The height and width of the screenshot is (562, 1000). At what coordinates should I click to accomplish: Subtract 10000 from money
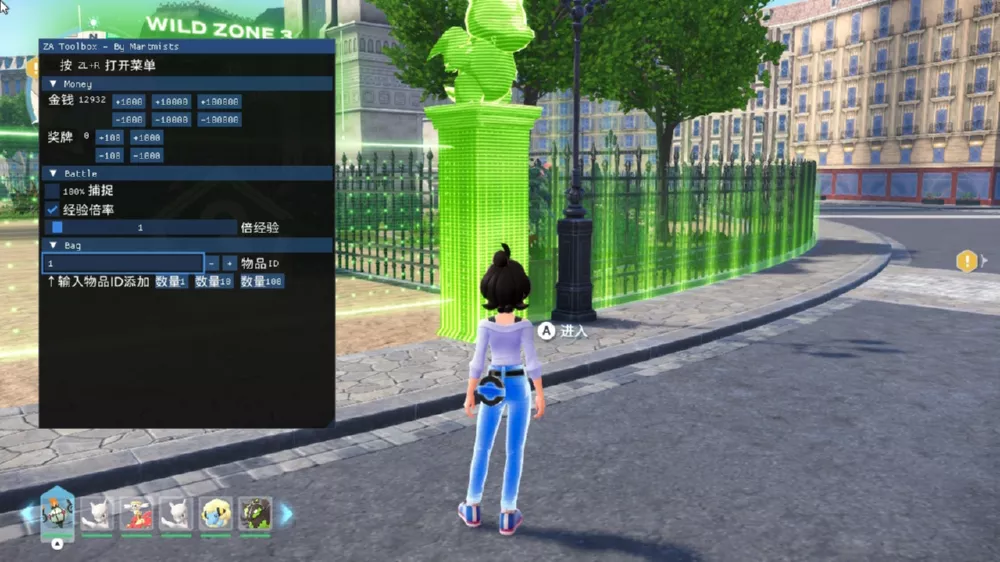tap(171, 119)
